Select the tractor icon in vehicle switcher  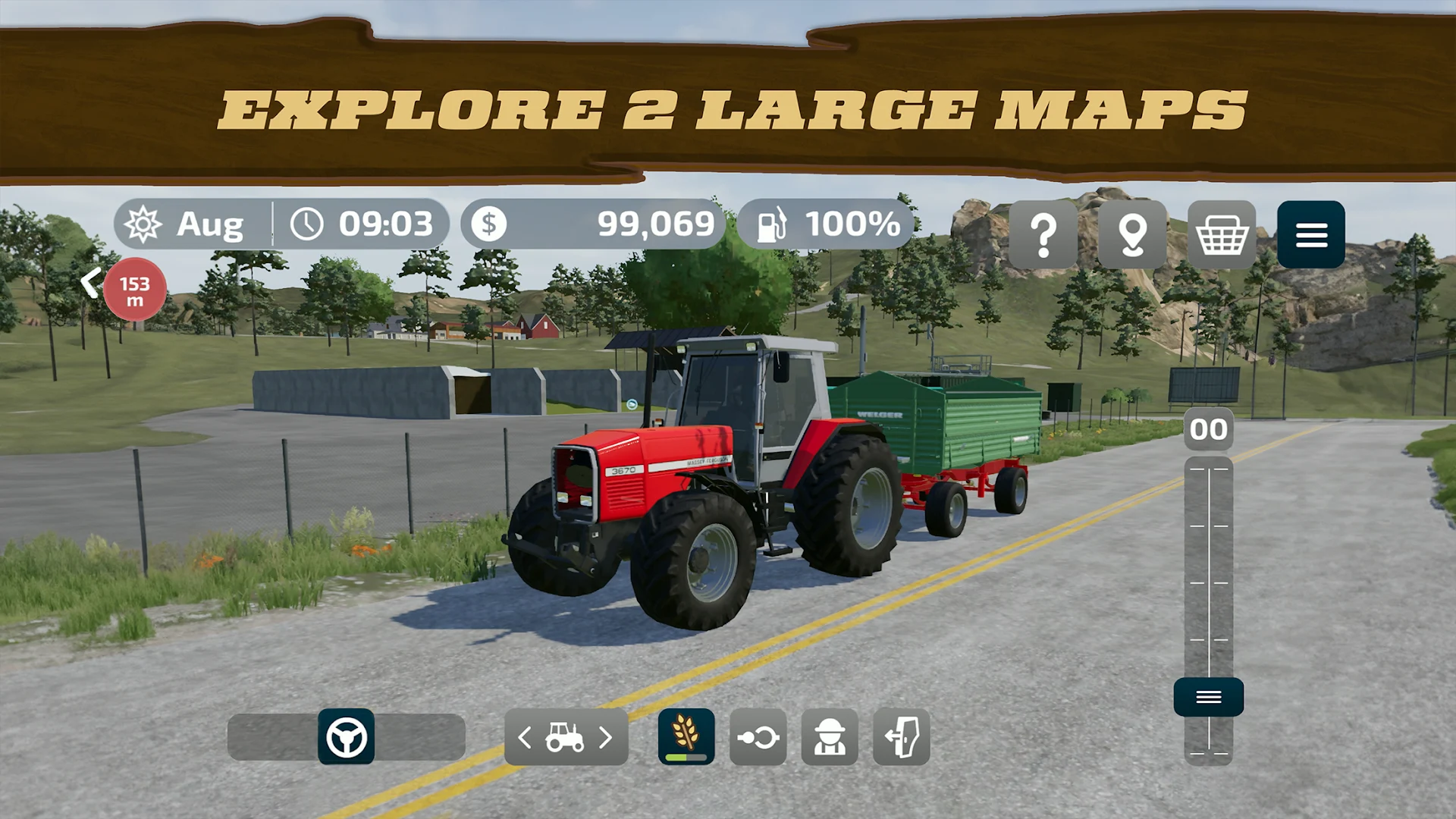point(565,736)
